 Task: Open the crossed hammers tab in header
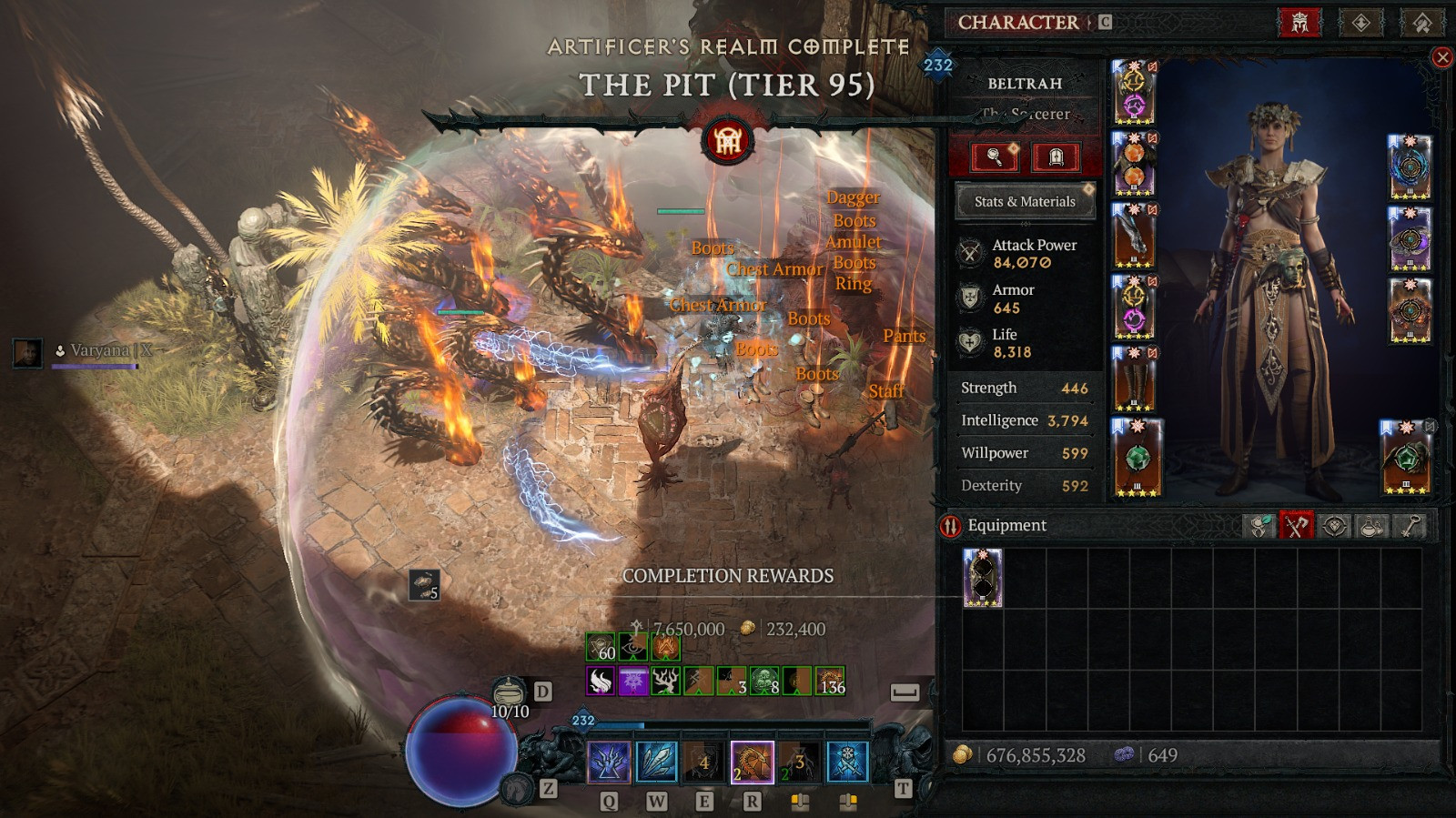tap(1421, 23)
